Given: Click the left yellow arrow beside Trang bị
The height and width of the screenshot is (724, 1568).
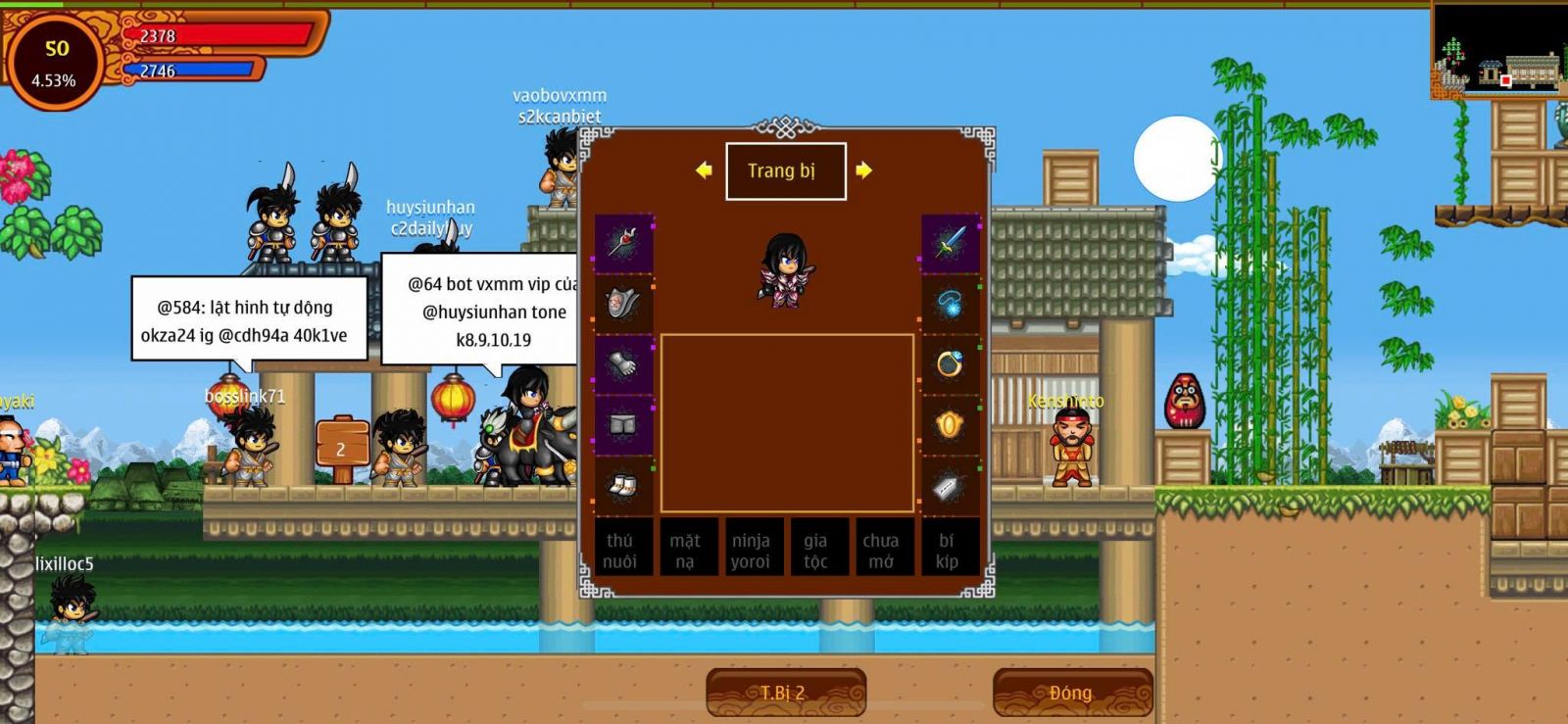Looking at the screenshot, I should (704, 170).
